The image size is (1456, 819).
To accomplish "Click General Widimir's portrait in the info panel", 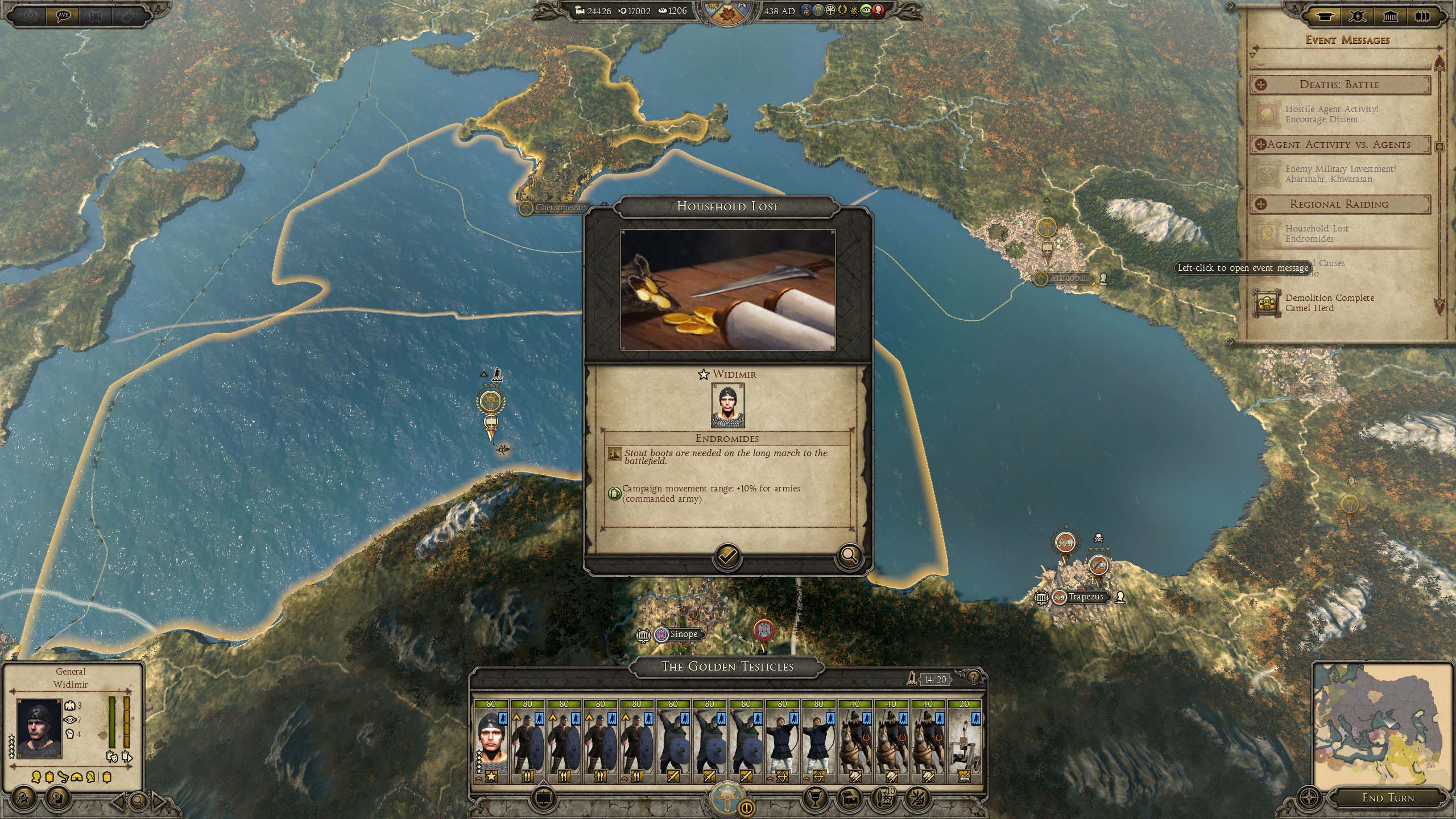I will coord(39,728).
